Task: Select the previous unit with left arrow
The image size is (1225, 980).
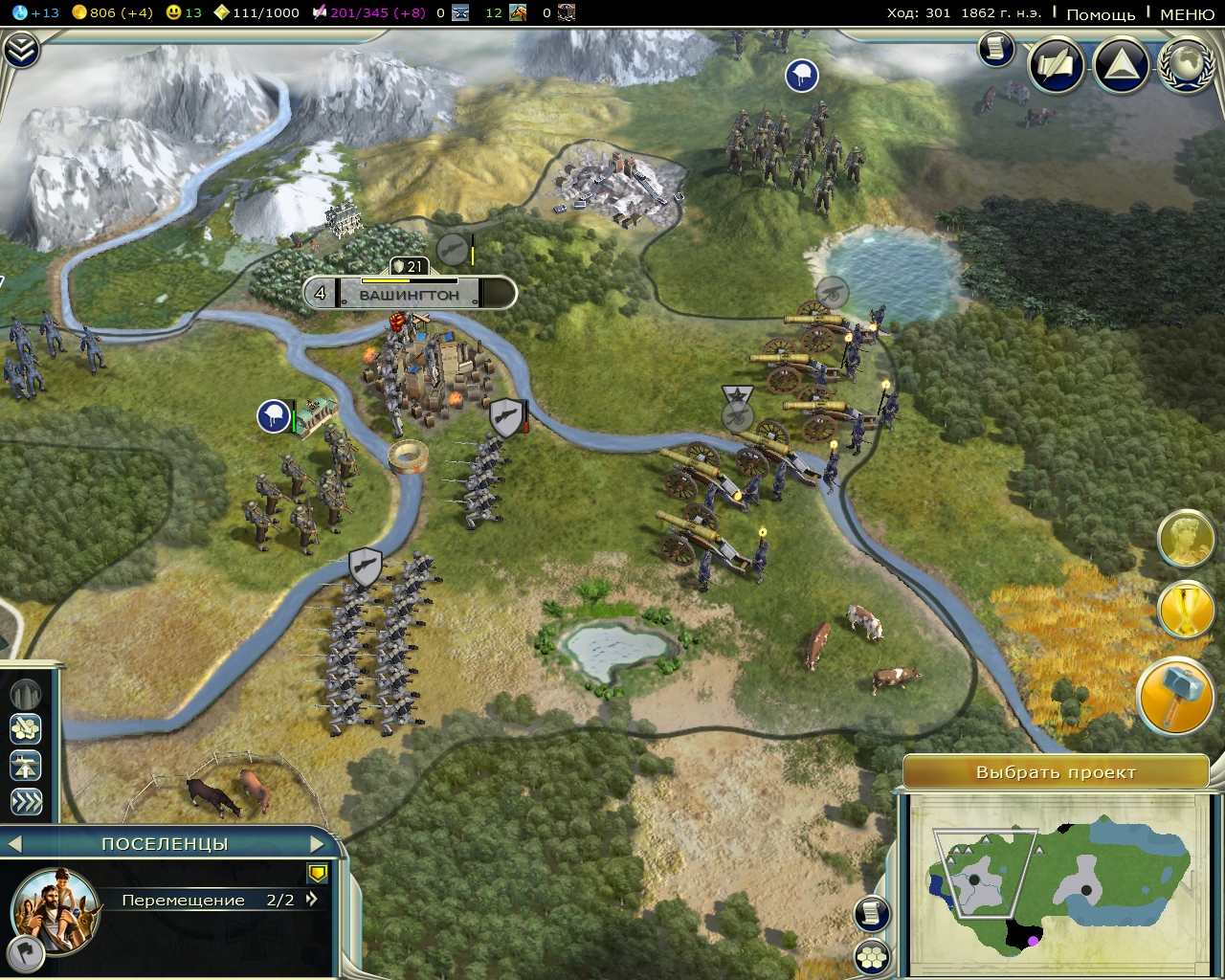Action: click(x=14, y=844)
